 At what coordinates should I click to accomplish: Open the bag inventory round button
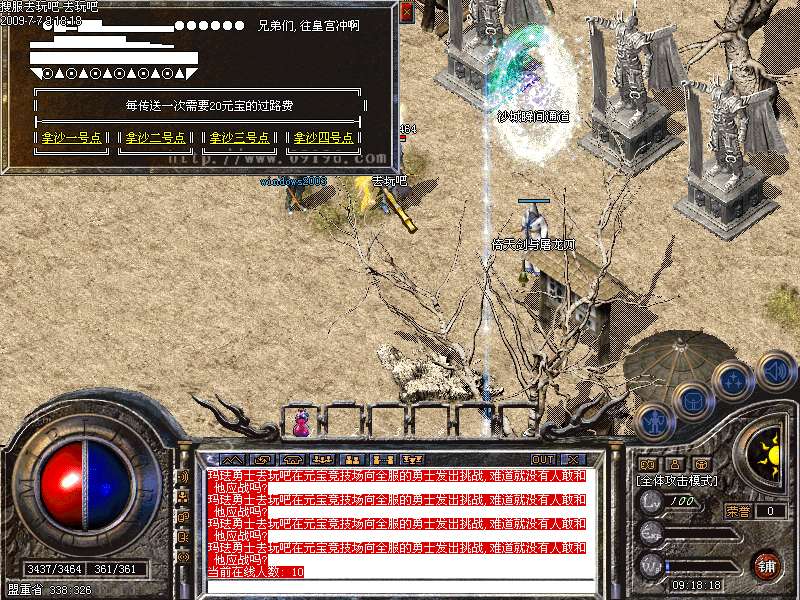pos(692,401)
